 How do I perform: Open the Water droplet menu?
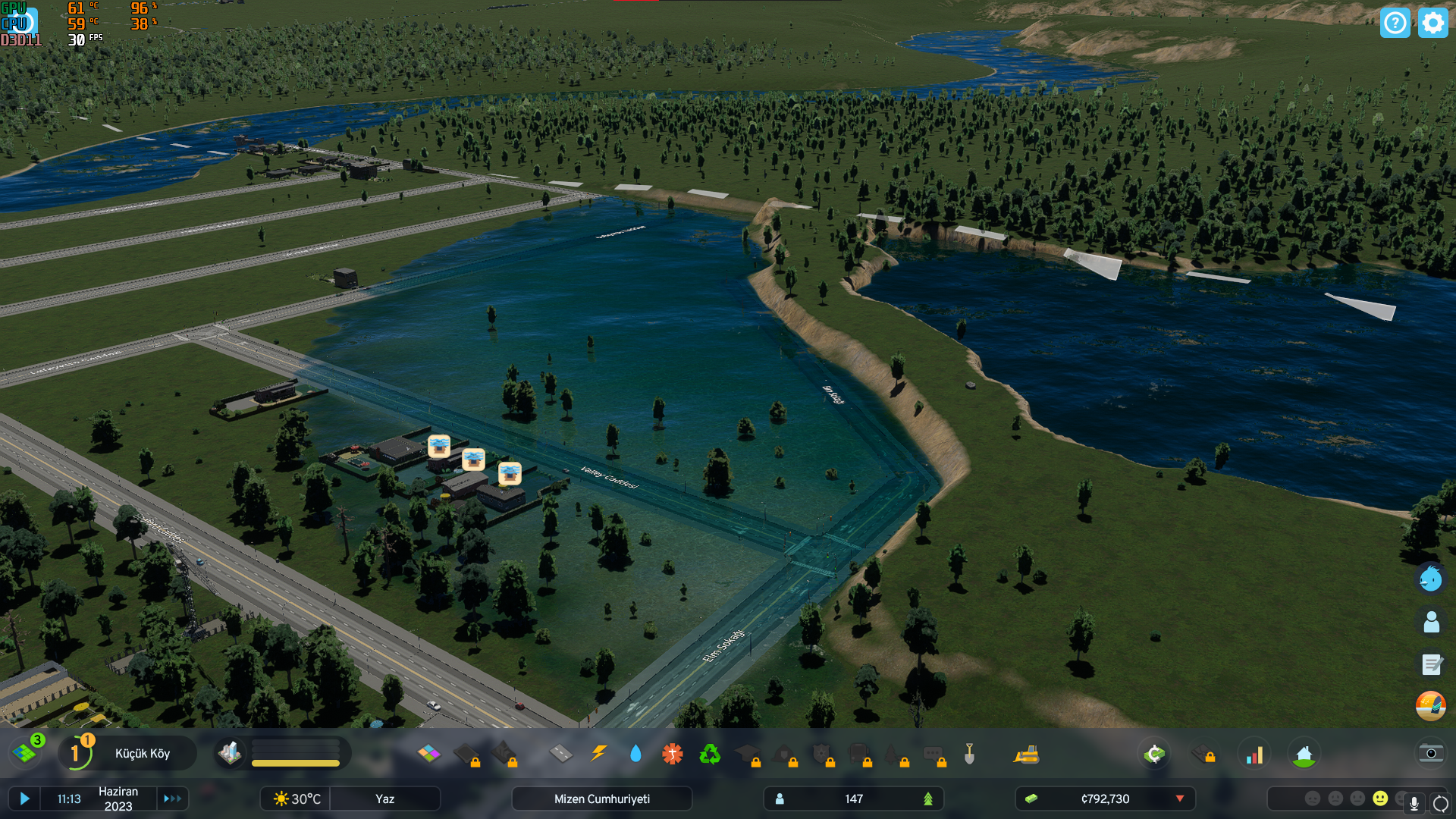[635, 754]
